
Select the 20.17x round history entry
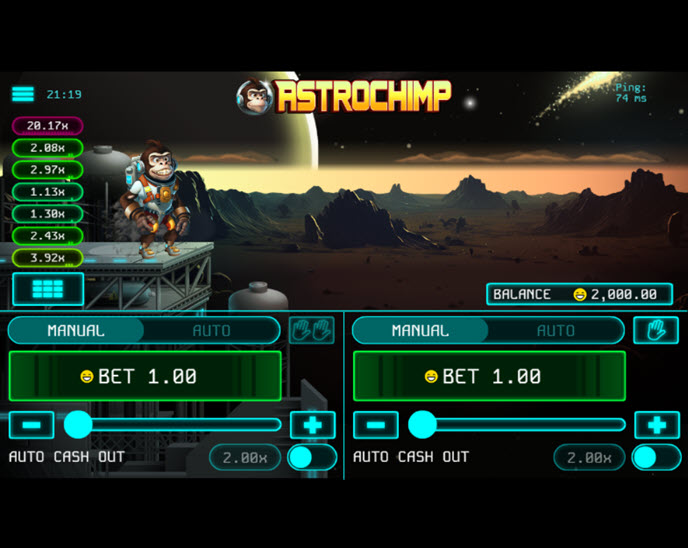point(47,126)
